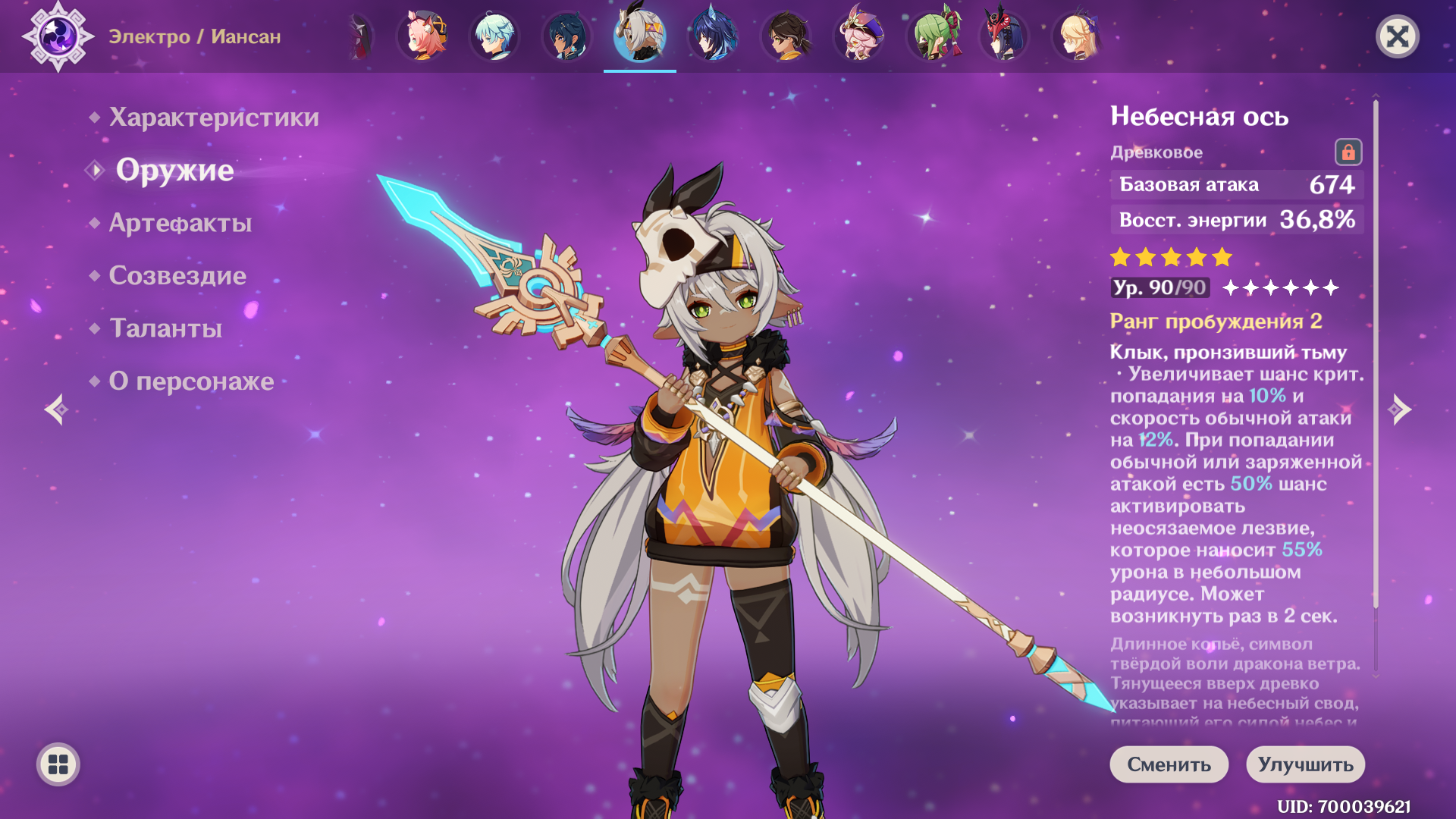Choose the pink-haired character with purple hat
Viewport: 1456px width, 819px height.
click(859, 36)
